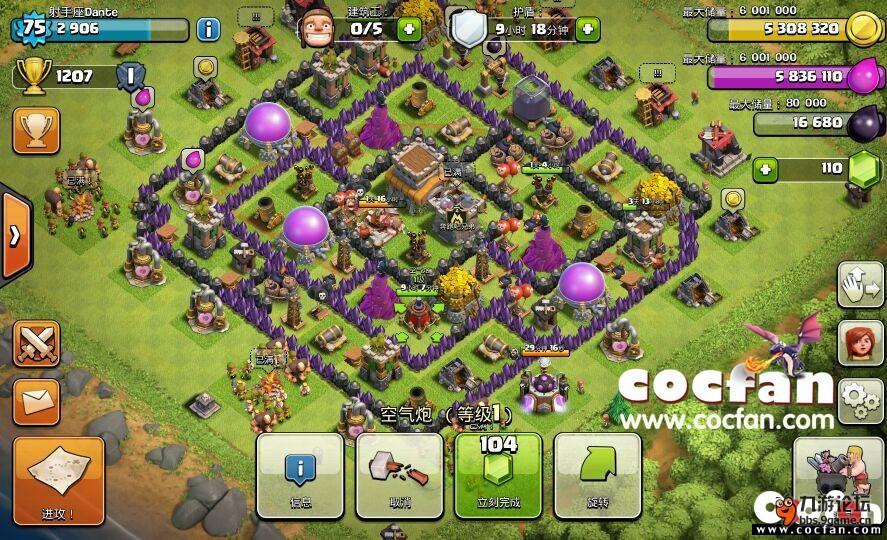Open the mail inbox envelope button
887x540 pixels.
[36, 402]
